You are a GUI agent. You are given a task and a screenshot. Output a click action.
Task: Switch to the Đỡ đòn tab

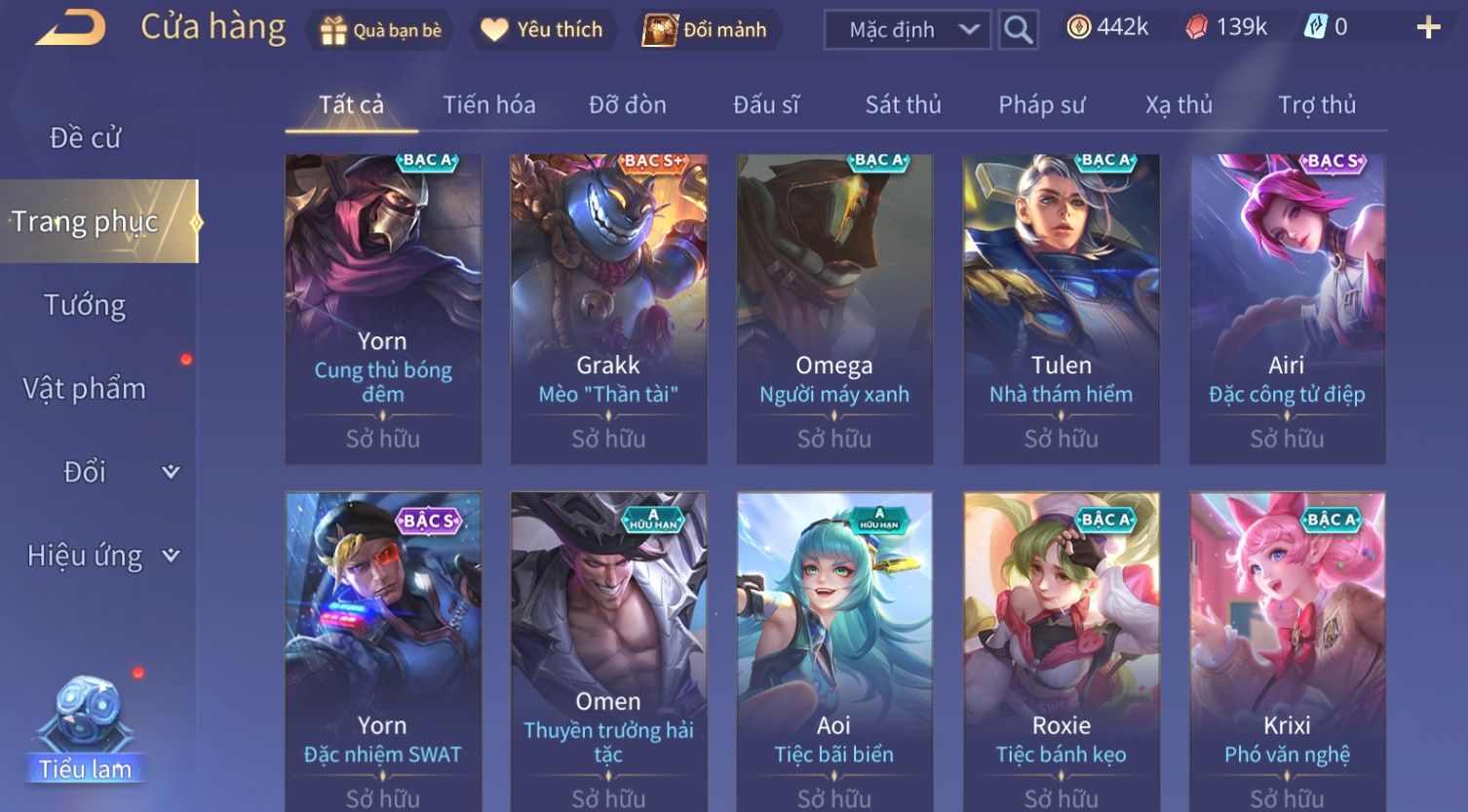click(x=628, y=105)
